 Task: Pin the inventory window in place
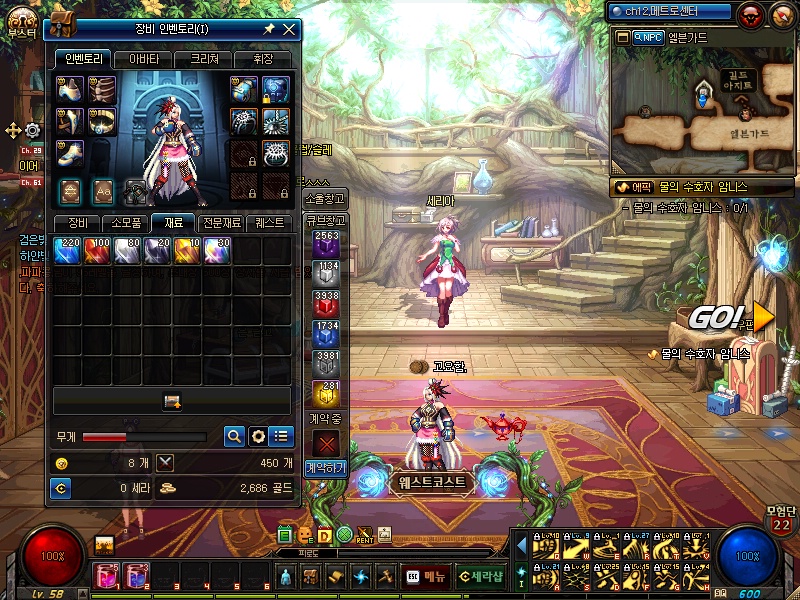tap(269, 30)
